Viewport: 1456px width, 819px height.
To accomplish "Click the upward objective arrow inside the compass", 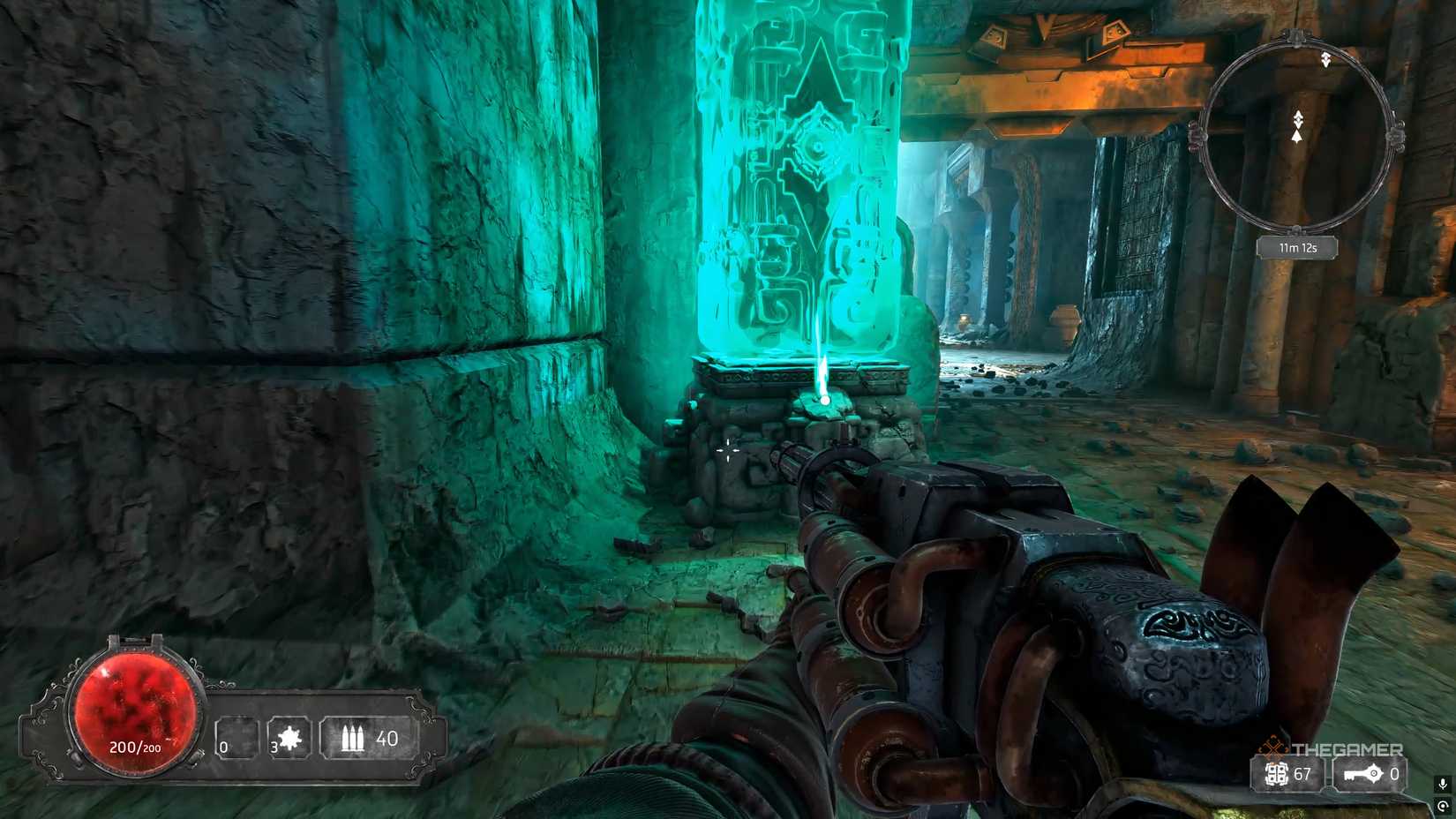I will point(1297,137).
